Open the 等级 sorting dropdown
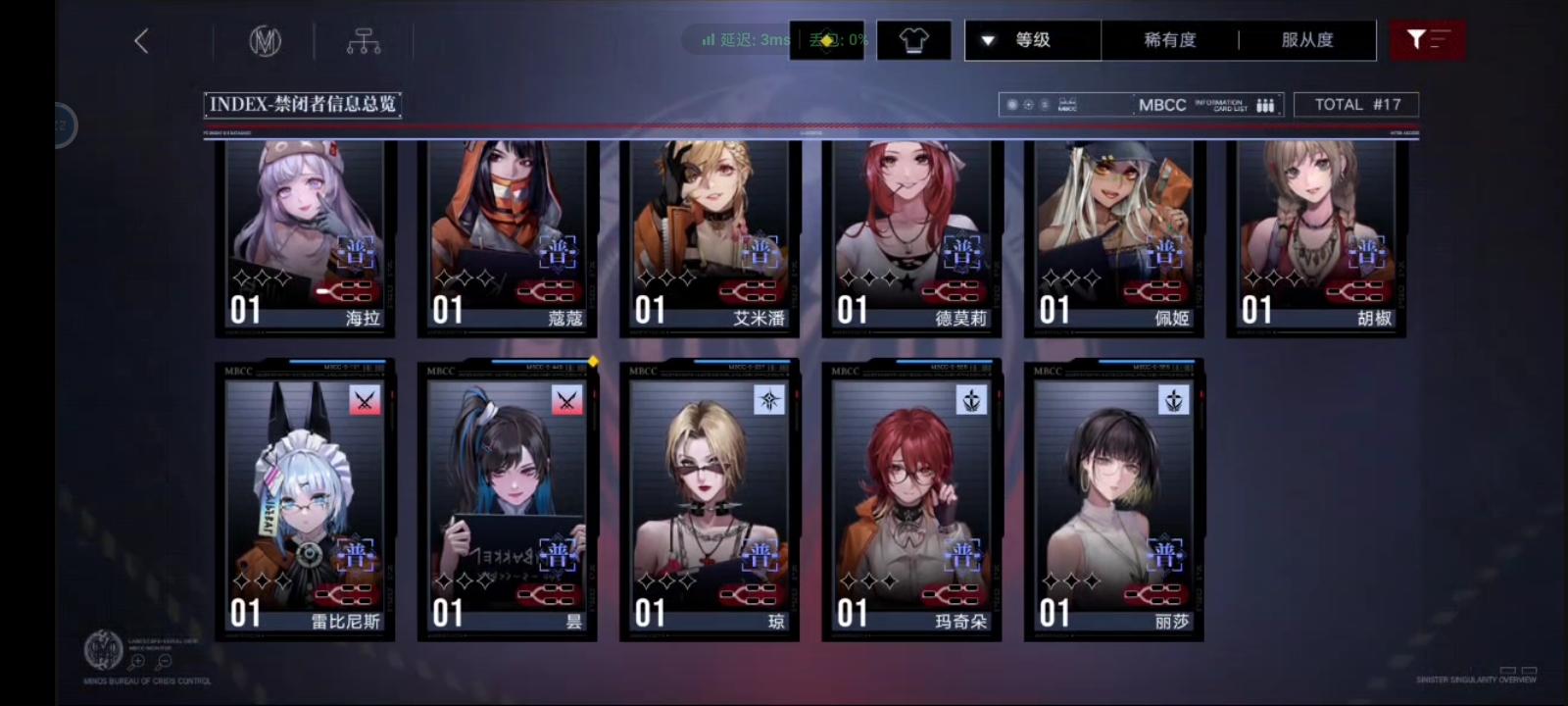The image size is (1568, 706). [x=1033, y=39]
